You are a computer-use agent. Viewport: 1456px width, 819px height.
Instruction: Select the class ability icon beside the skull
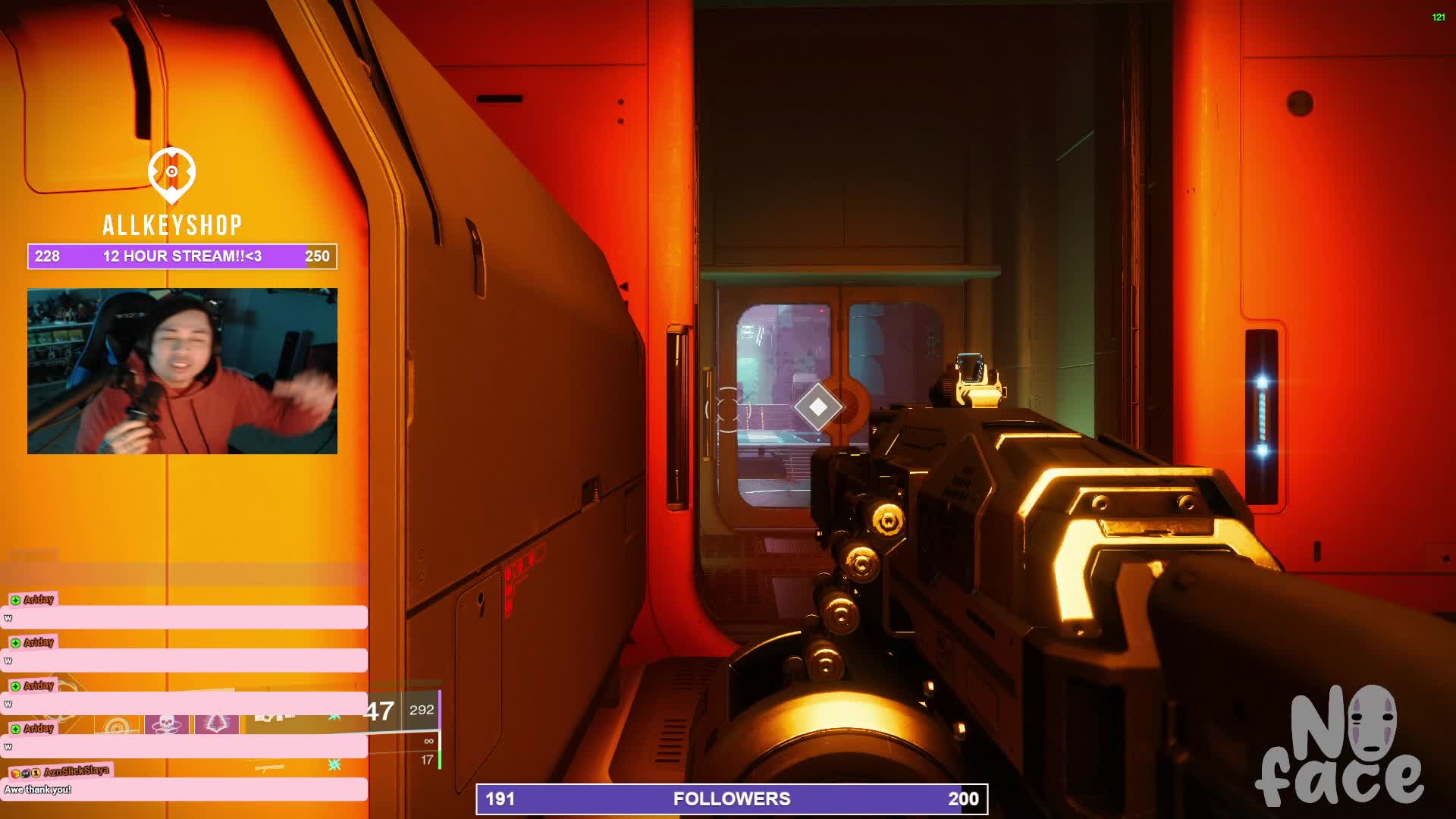pyautogui.click(x=217, y=724)
